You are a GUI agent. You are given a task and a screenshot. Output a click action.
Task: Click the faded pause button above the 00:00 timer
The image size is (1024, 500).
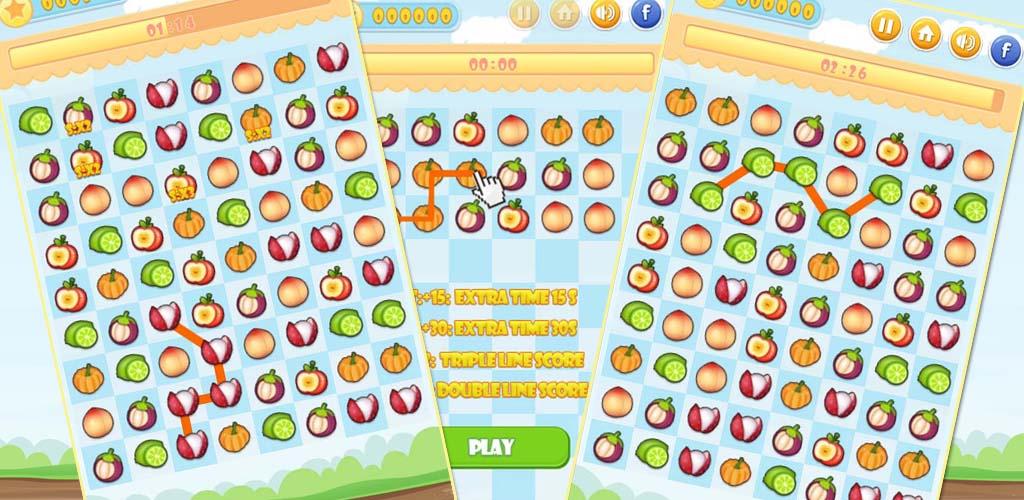524,14
